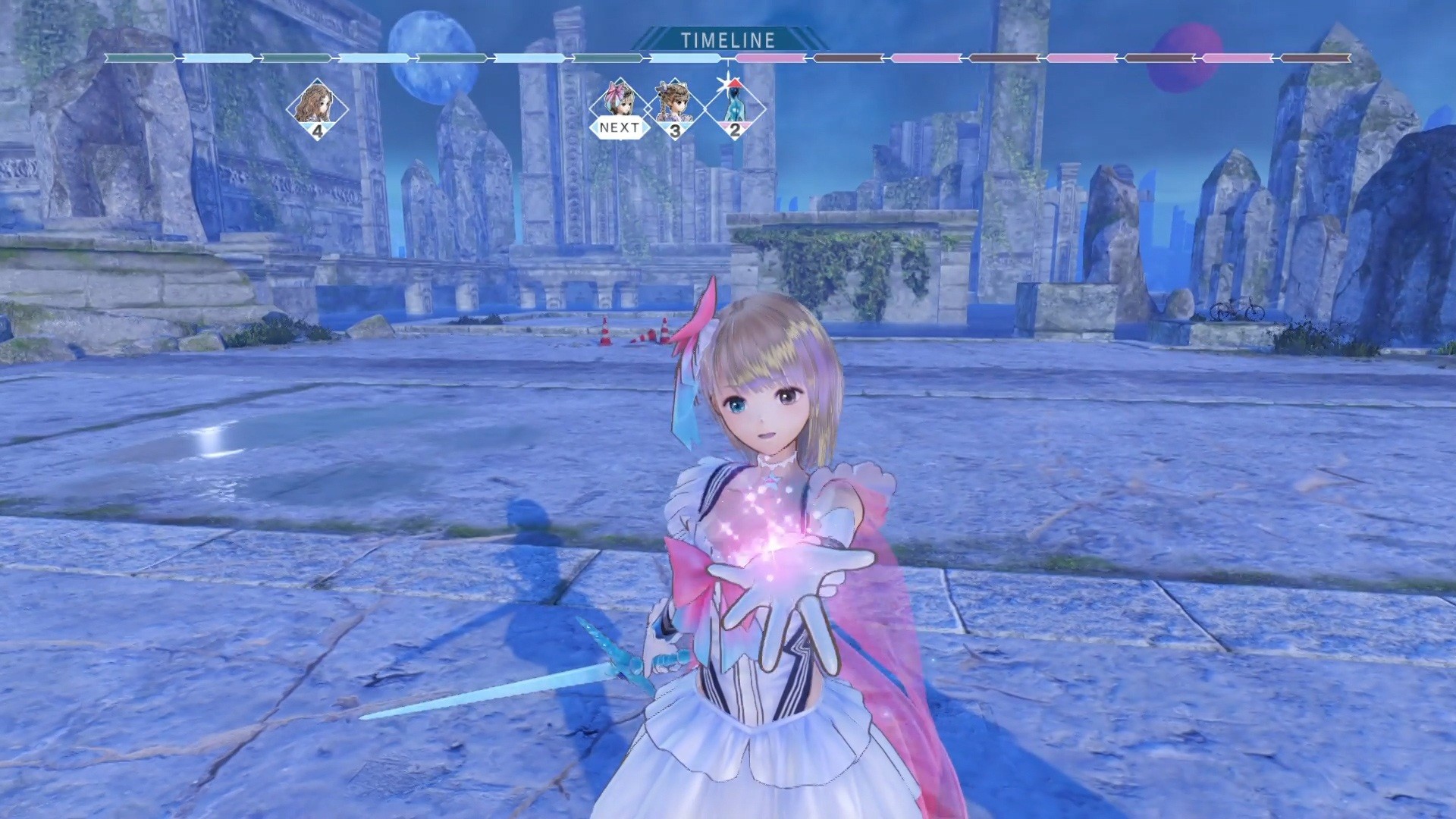
Task: Click the NEXT turn label
Action: pyautogui.click(x=618, y=129)
